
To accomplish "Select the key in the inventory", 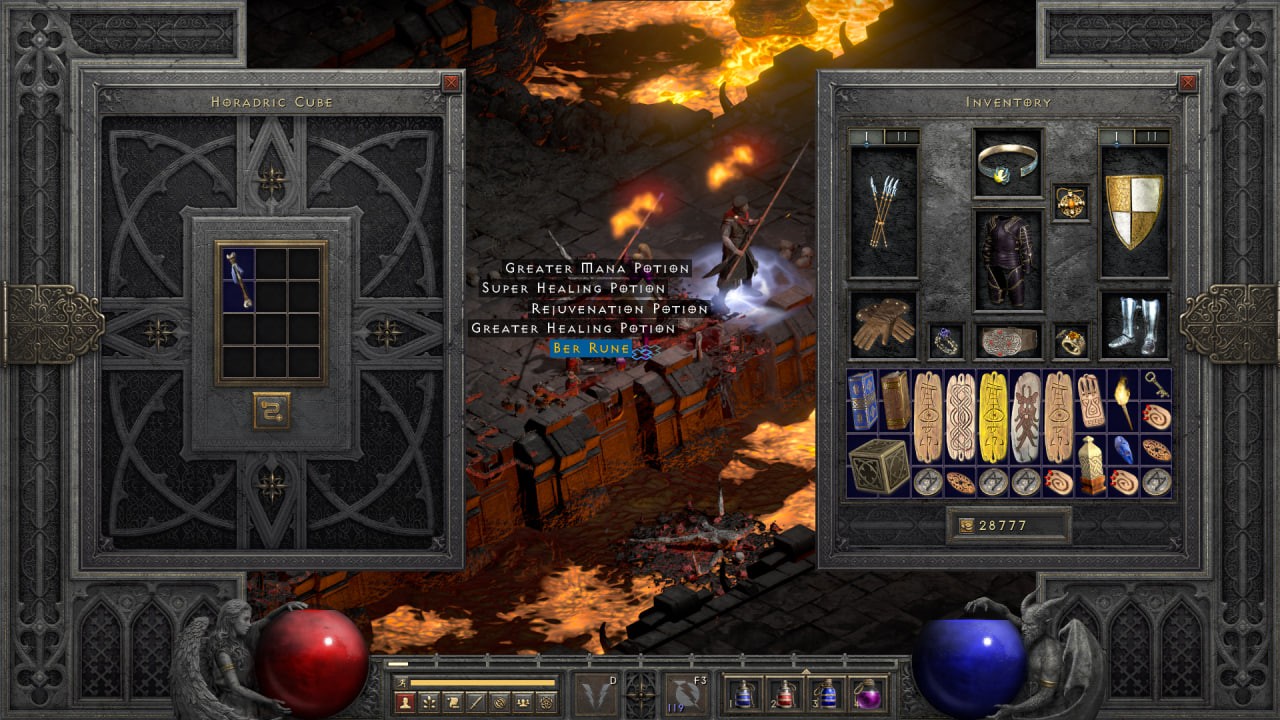I will point(1157,384).
